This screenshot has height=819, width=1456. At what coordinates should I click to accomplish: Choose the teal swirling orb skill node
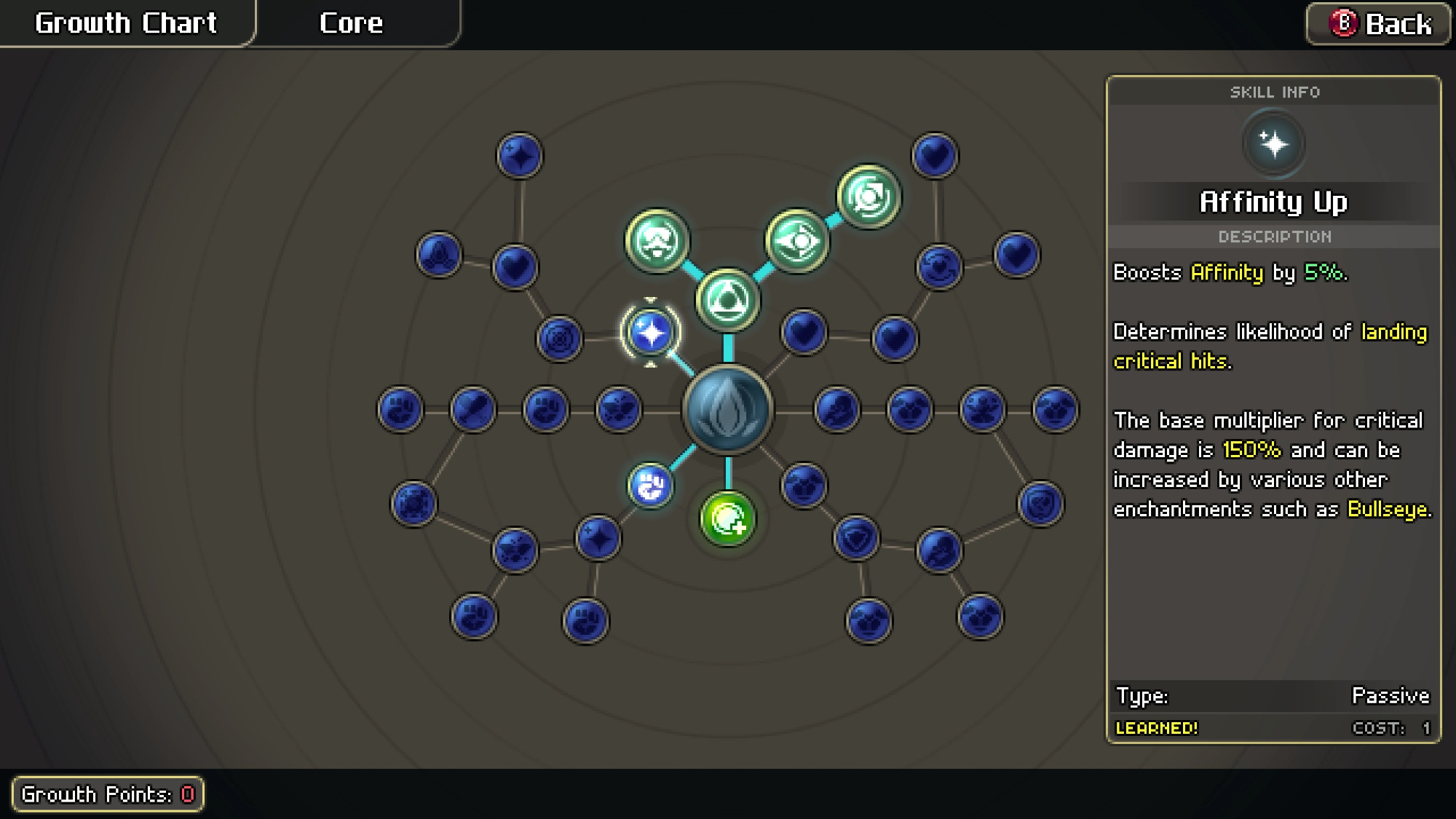point(869,197)
